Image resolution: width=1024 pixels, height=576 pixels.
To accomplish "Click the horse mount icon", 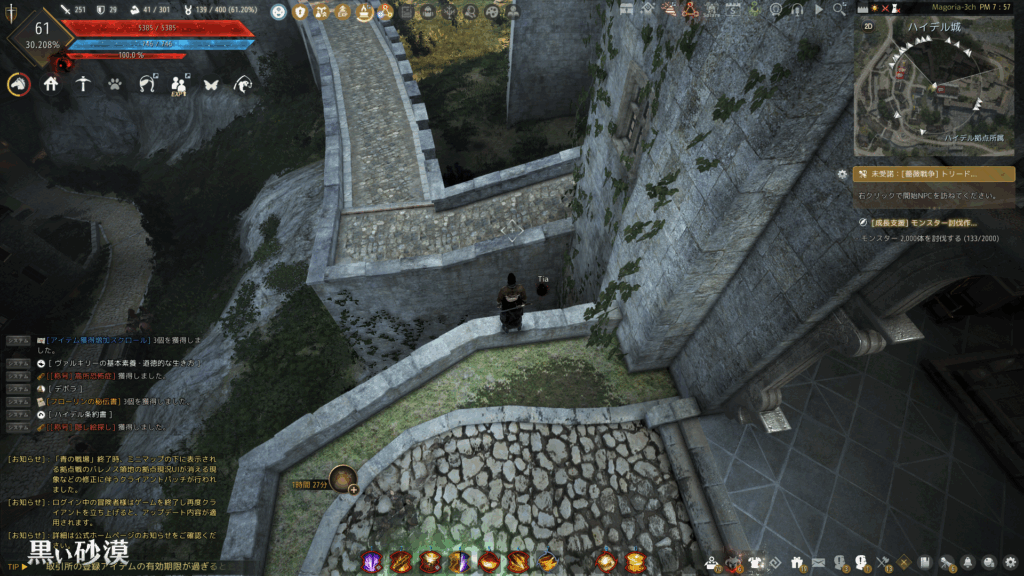I will click(x=18, y=85).
